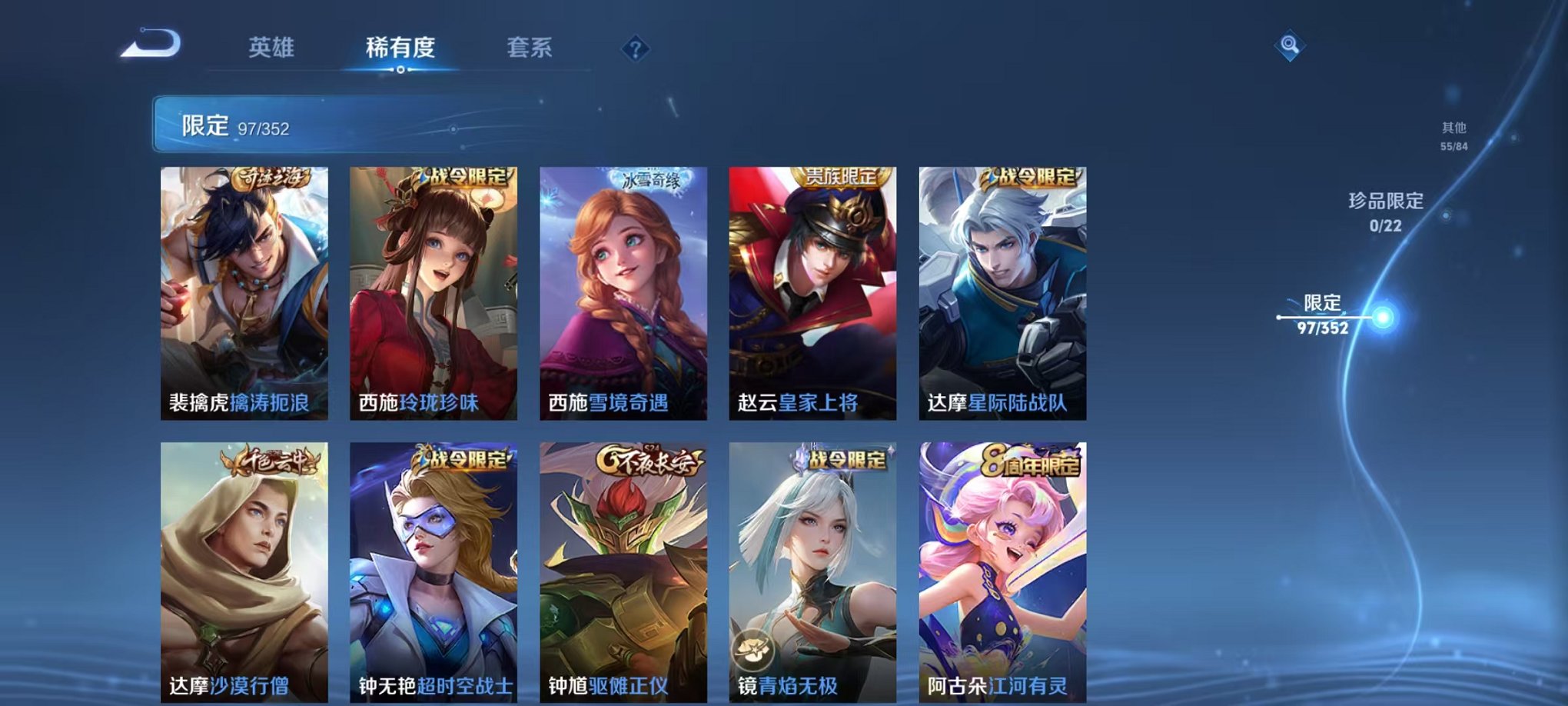Select the 稀有度 tab

coord(397,48)
